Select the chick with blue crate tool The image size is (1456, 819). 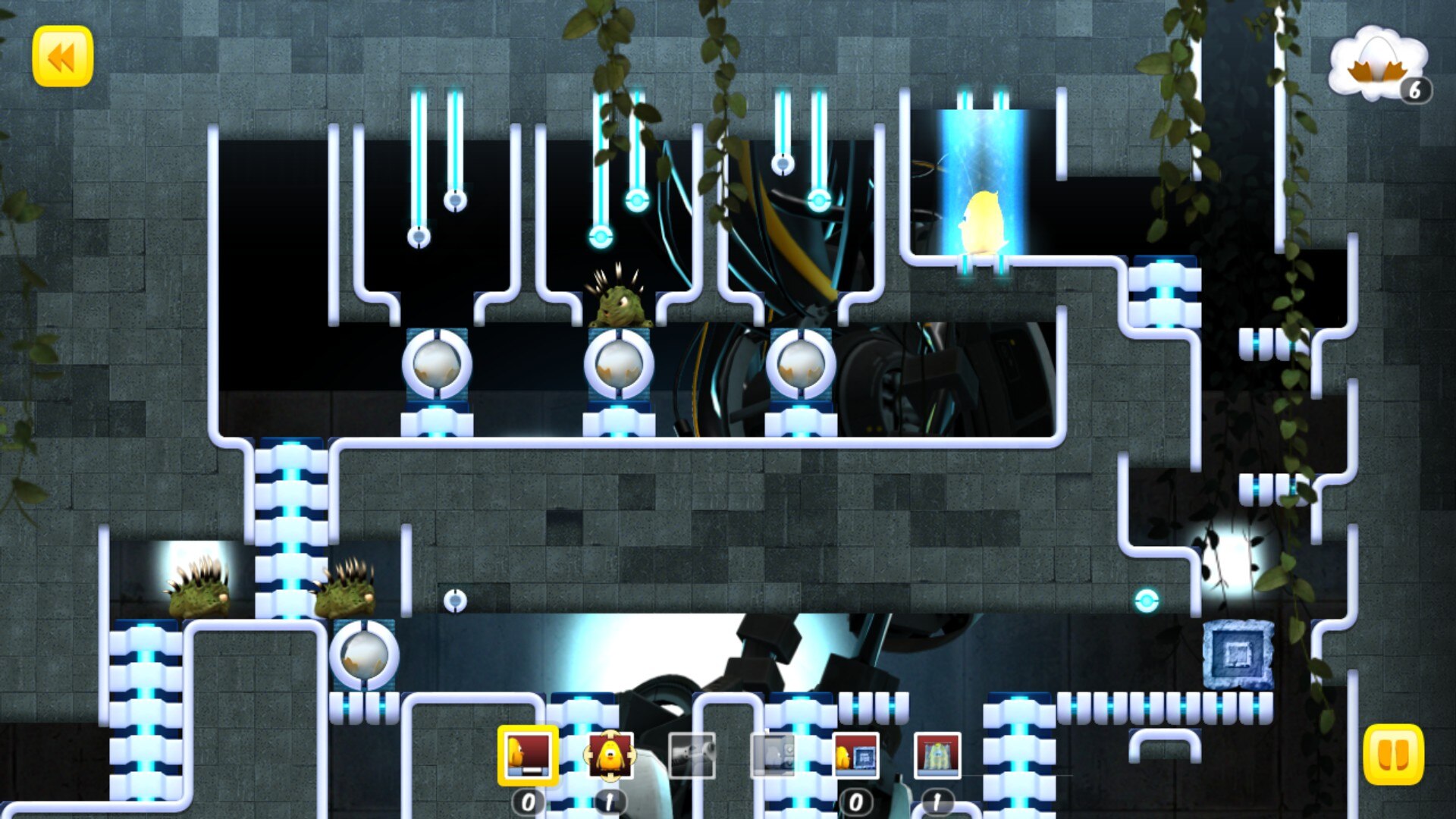pyautogui.click(x=855, y=755)
